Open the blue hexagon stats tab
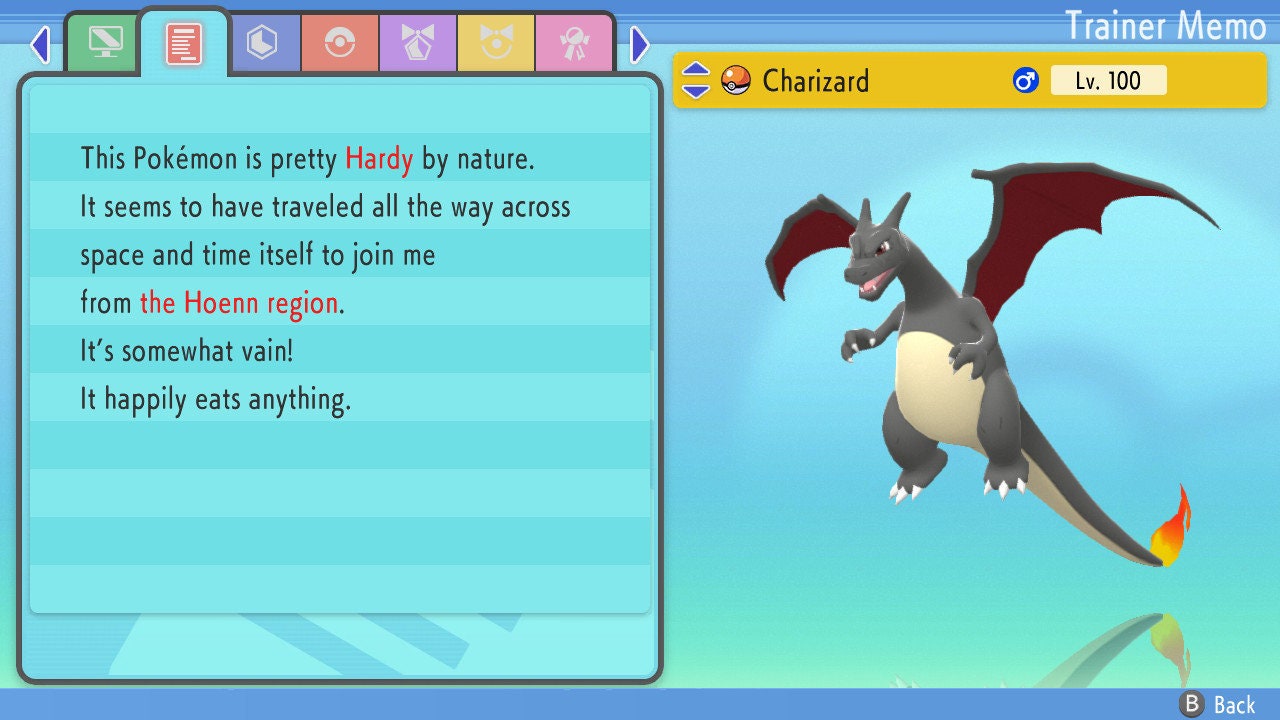This screenshot has height=720, width=1280. tap(262, 43)
